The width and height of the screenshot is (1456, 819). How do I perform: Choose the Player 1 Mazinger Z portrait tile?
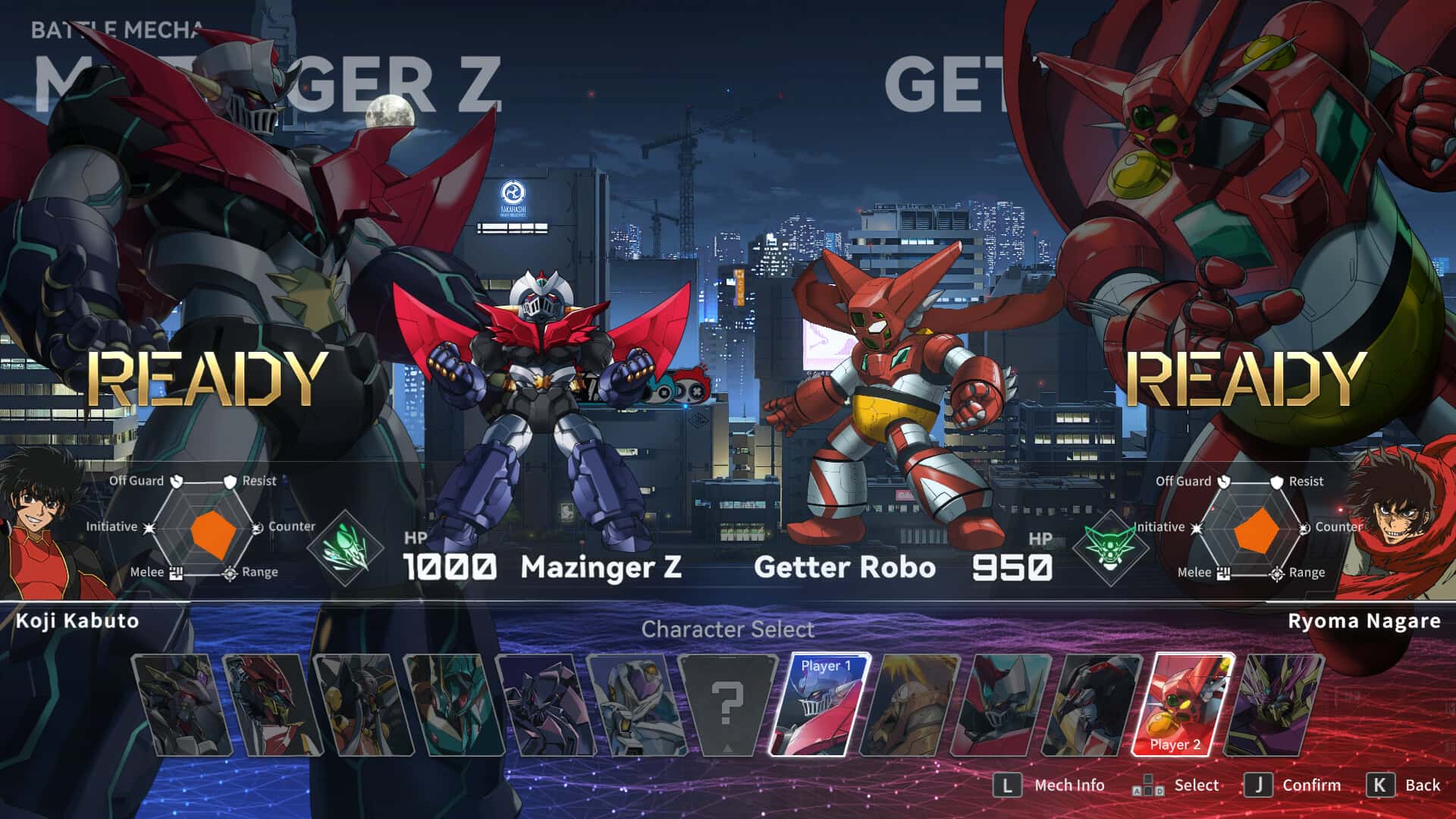pyautogui.click(x=819, y=705)
